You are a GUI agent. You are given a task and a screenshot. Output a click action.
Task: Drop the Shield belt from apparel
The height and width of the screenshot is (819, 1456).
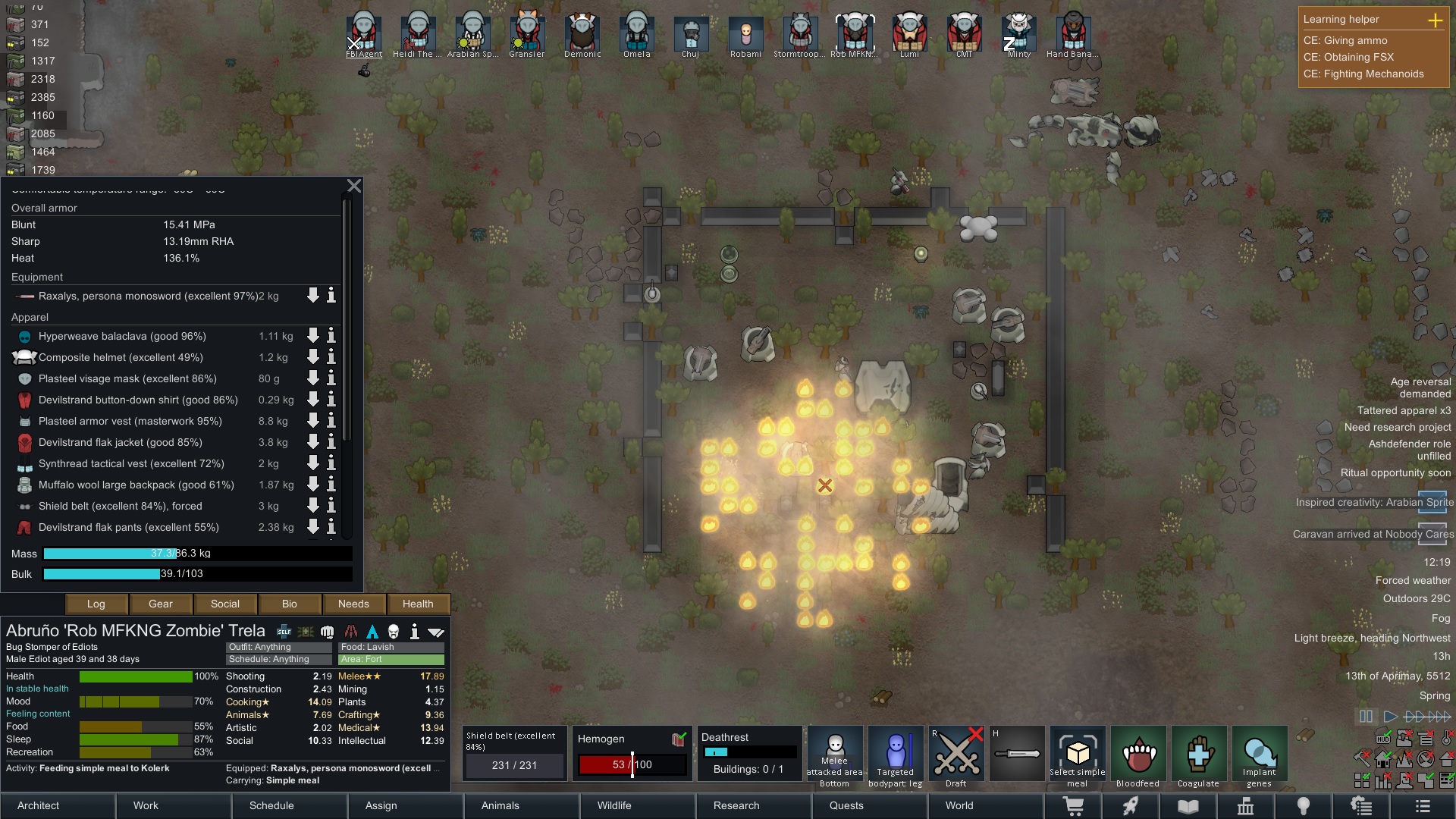pyautogui.click(x=312, y=506)
